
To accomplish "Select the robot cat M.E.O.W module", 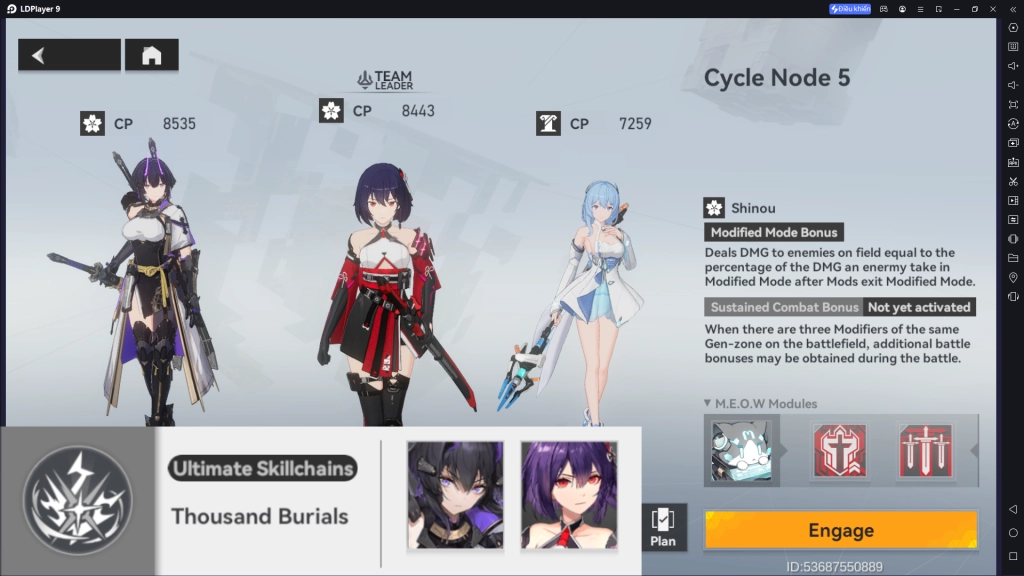I will pos(741,450).
